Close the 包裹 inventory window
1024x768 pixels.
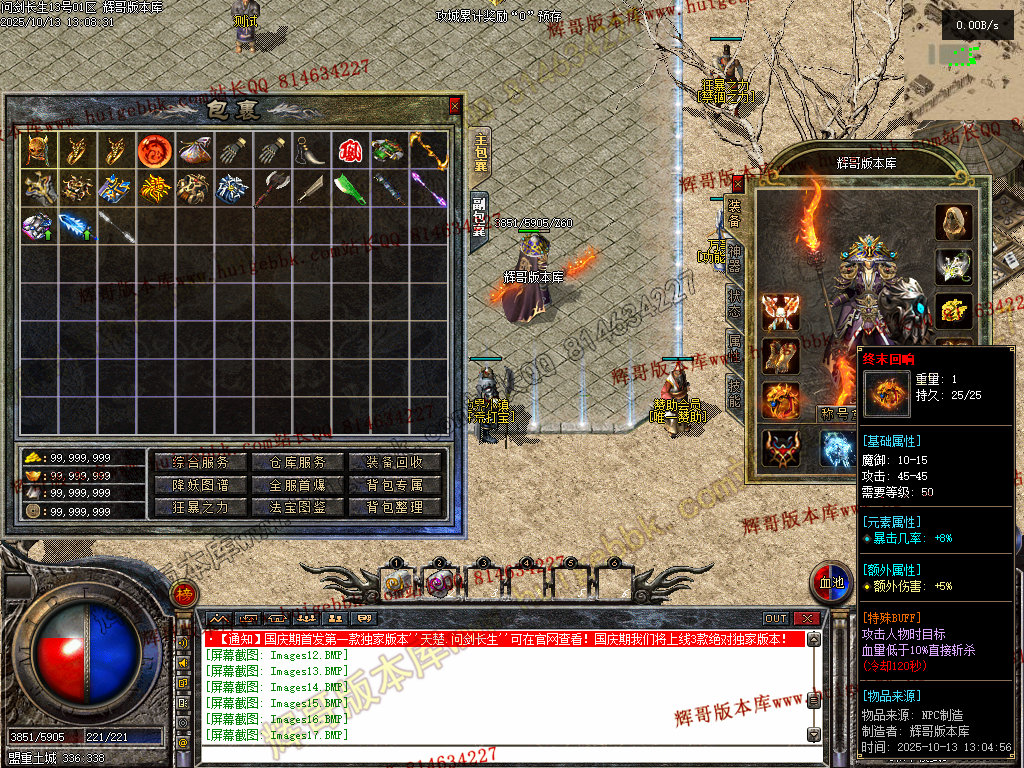455,104
